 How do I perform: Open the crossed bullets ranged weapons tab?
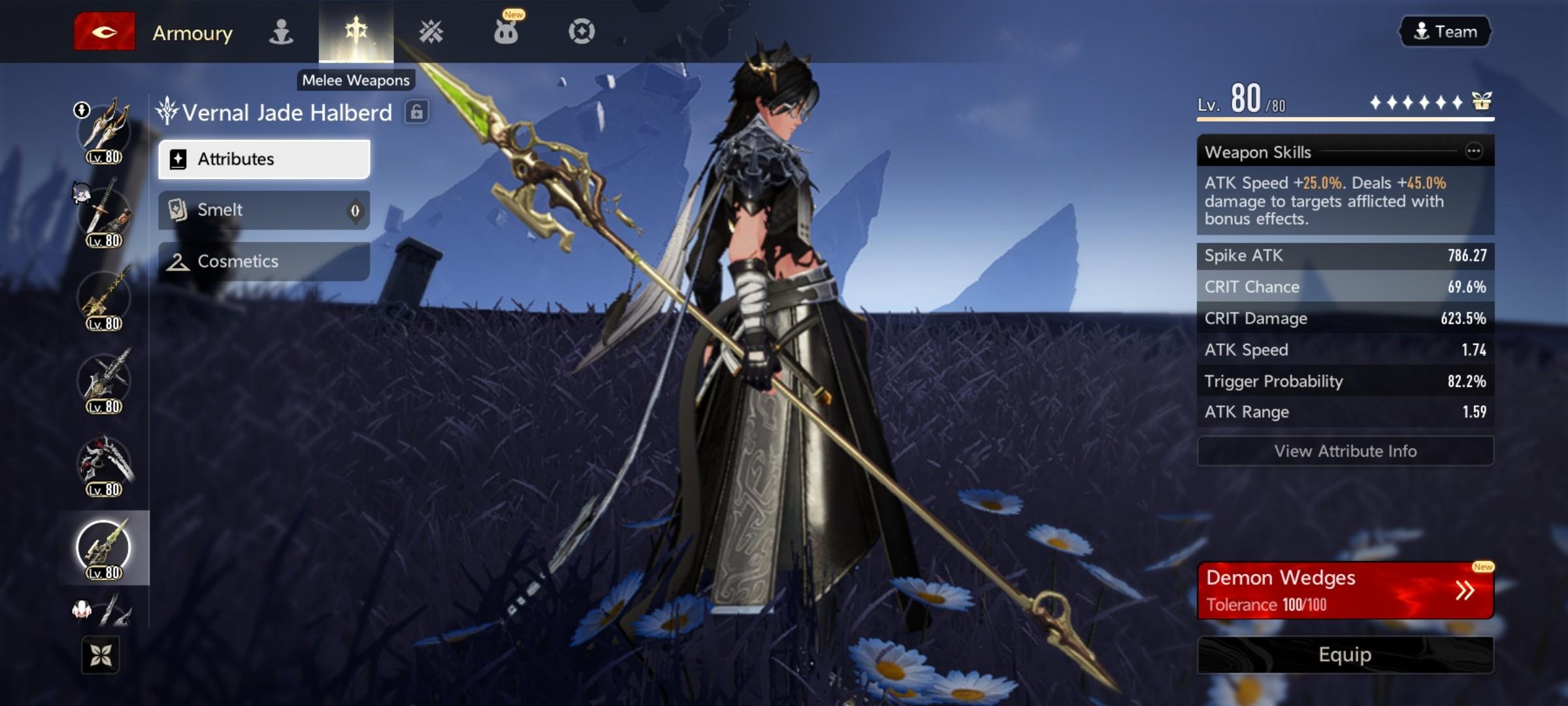pos(431,31)
